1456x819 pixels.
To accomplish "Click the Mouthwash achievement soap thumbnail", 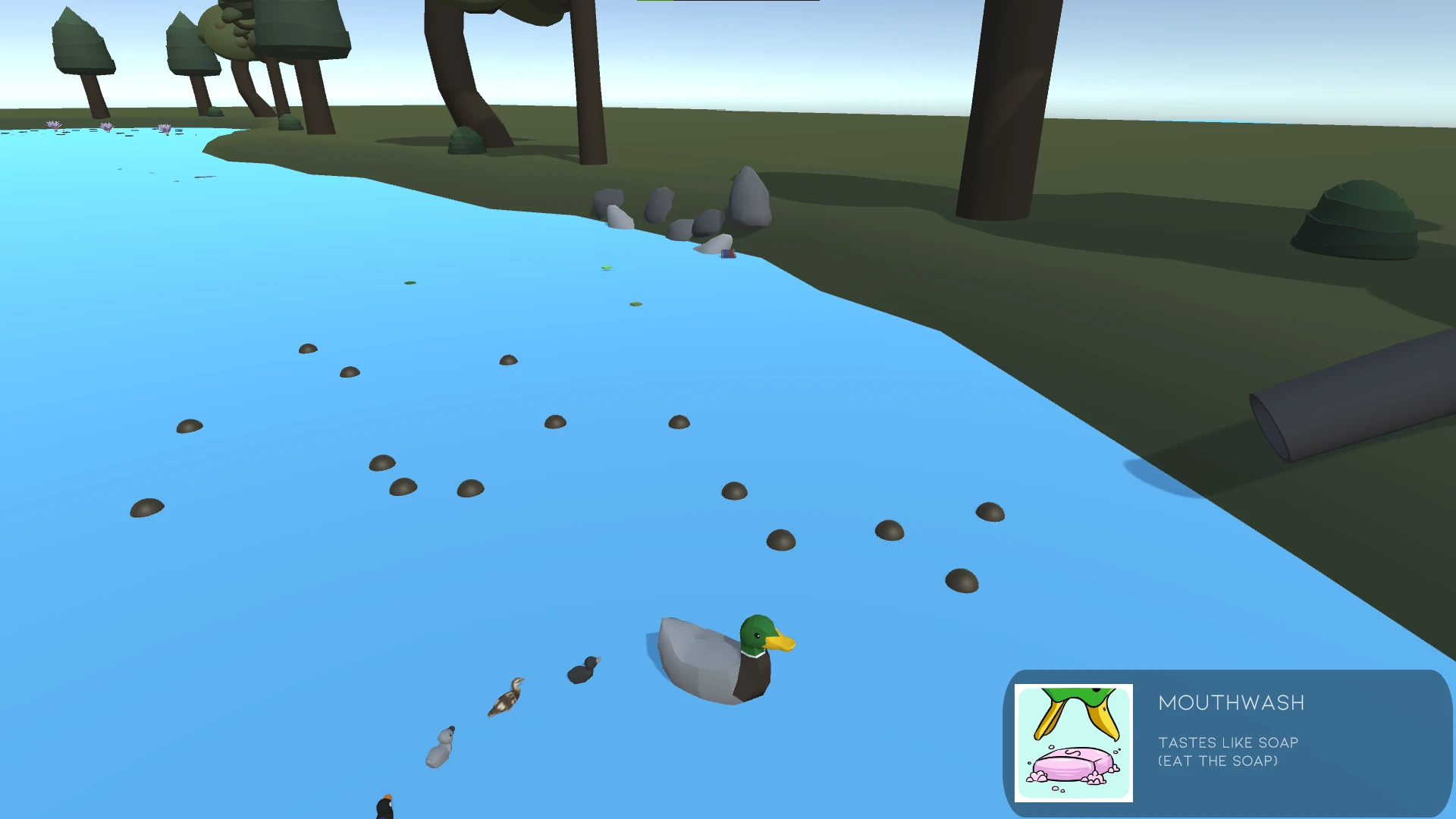I will pyautogui.click(x=1073, y=743).
